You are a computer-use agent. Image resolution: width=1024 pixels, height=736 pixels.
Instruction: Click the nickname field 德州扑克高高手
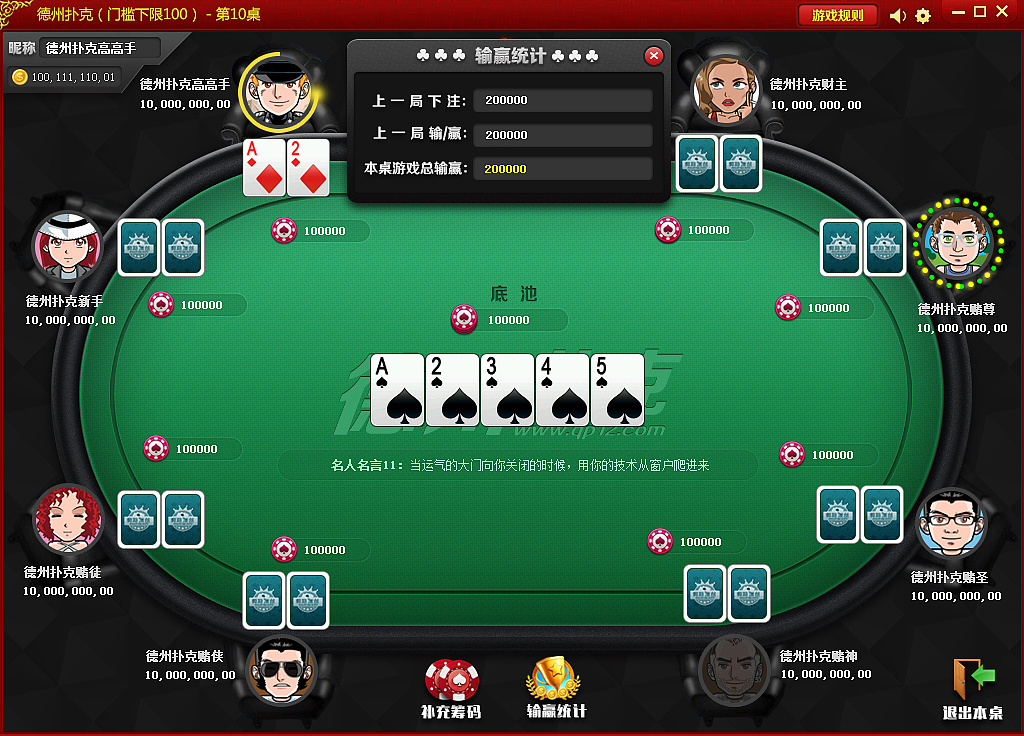point(100,47)
